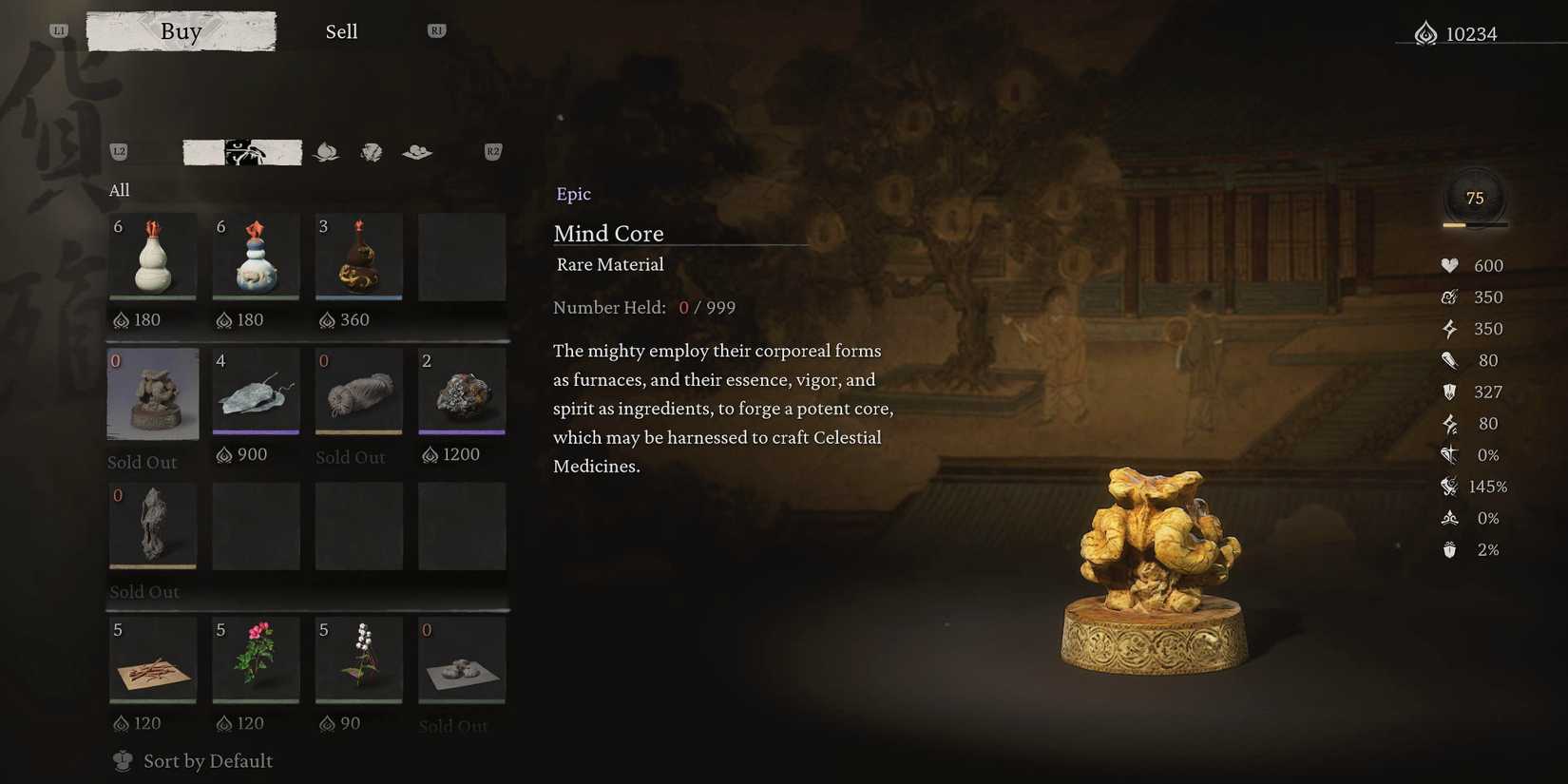Click the R1 button prompt
1568x784 pixels.
click(x=436, y=29)
